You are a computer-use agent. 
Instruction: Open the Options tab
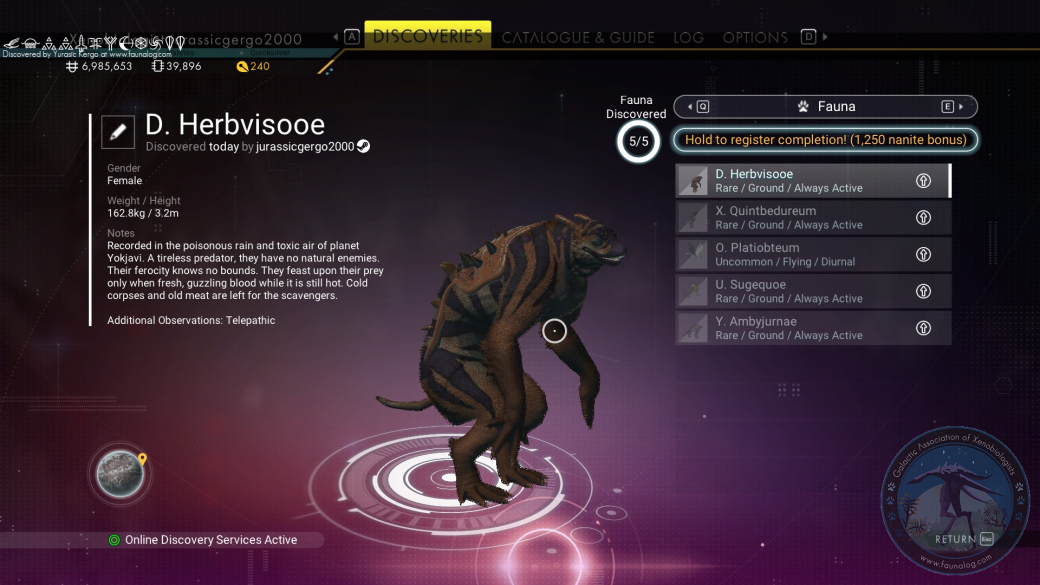pyautogui.click(x=755, y=38)
